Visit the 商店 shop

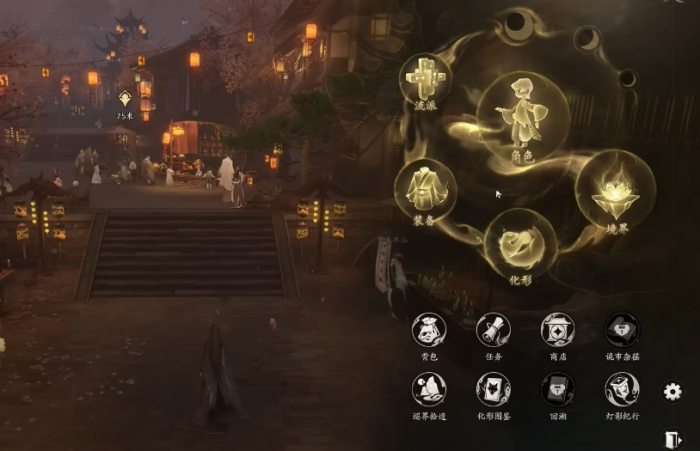[x=557, y=330]
